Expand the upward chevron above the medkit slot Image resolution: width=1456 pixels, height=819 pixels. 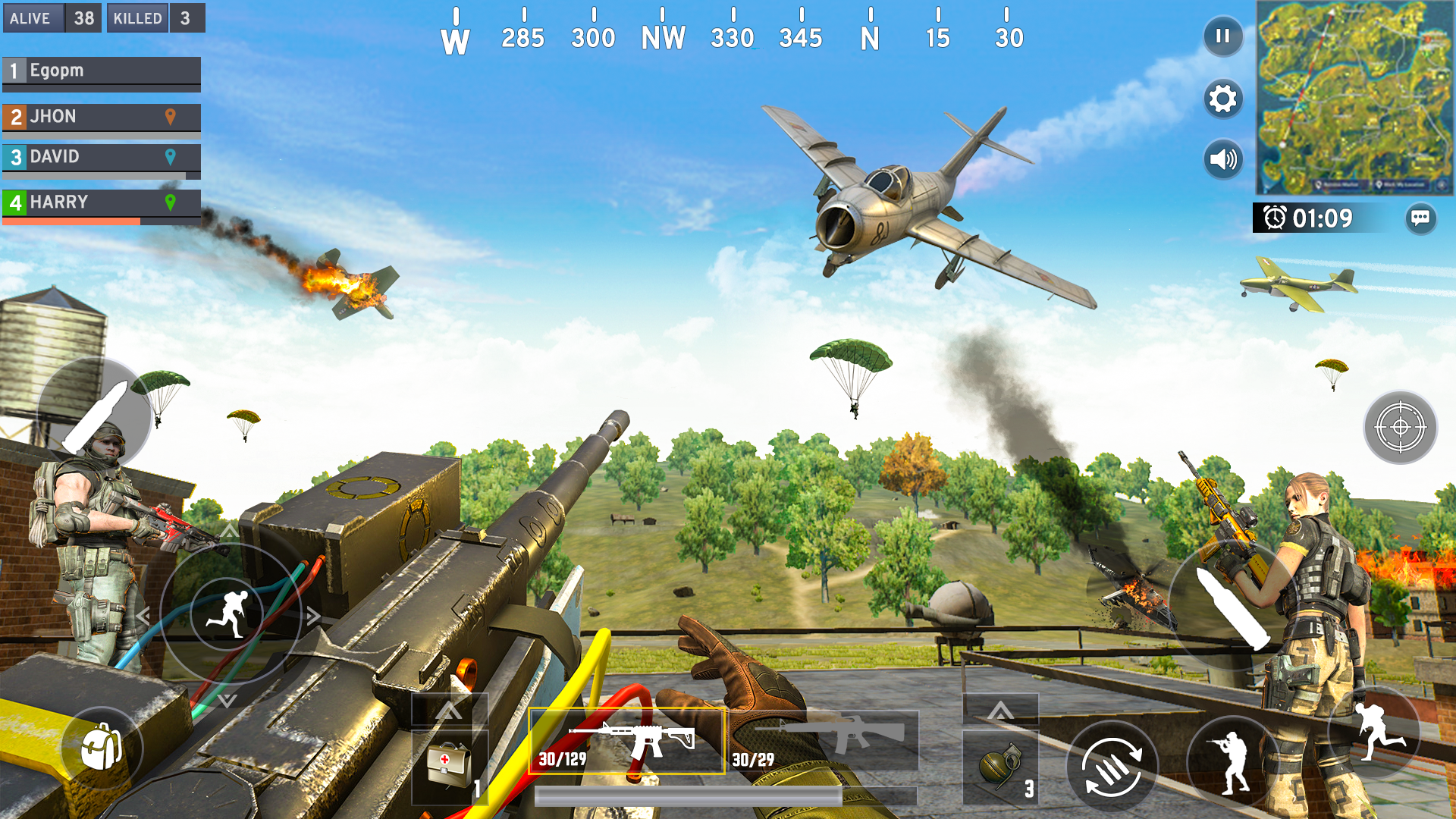click(449, 711)
